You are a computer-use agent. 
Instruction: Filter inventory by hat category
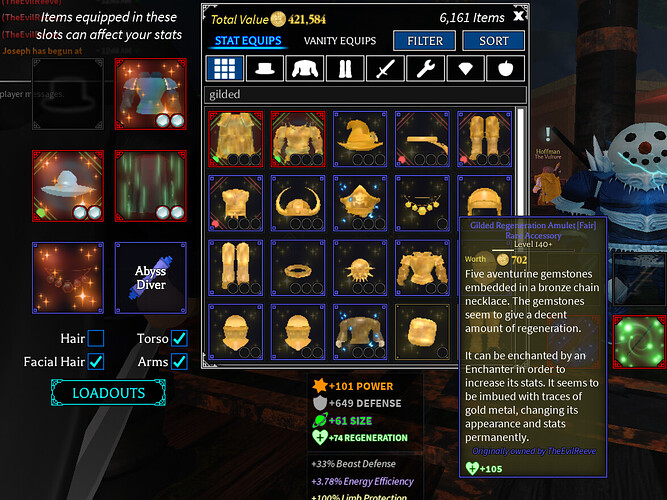coord(265,68)
